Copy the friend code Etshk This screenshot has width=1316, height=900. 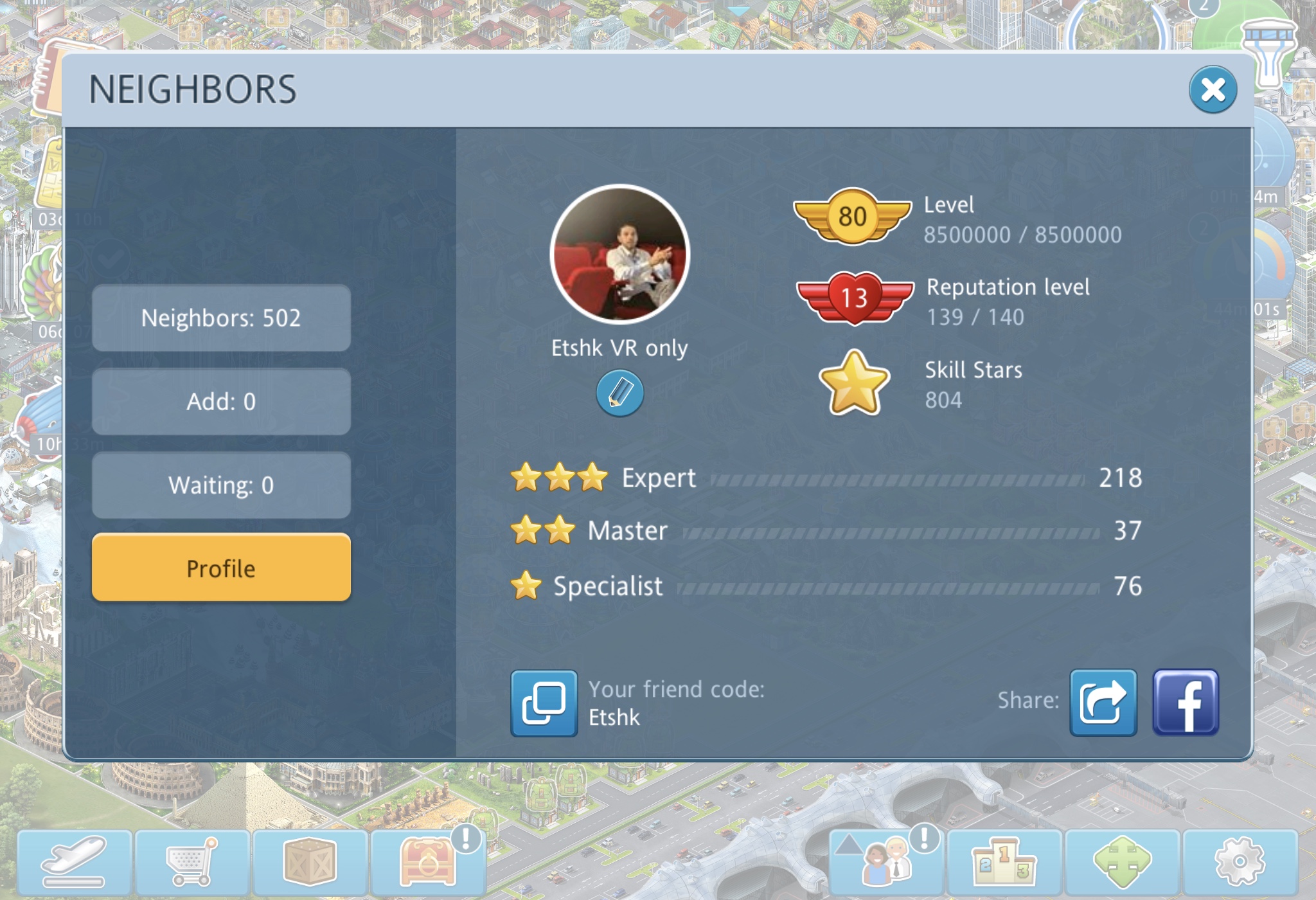544,703
